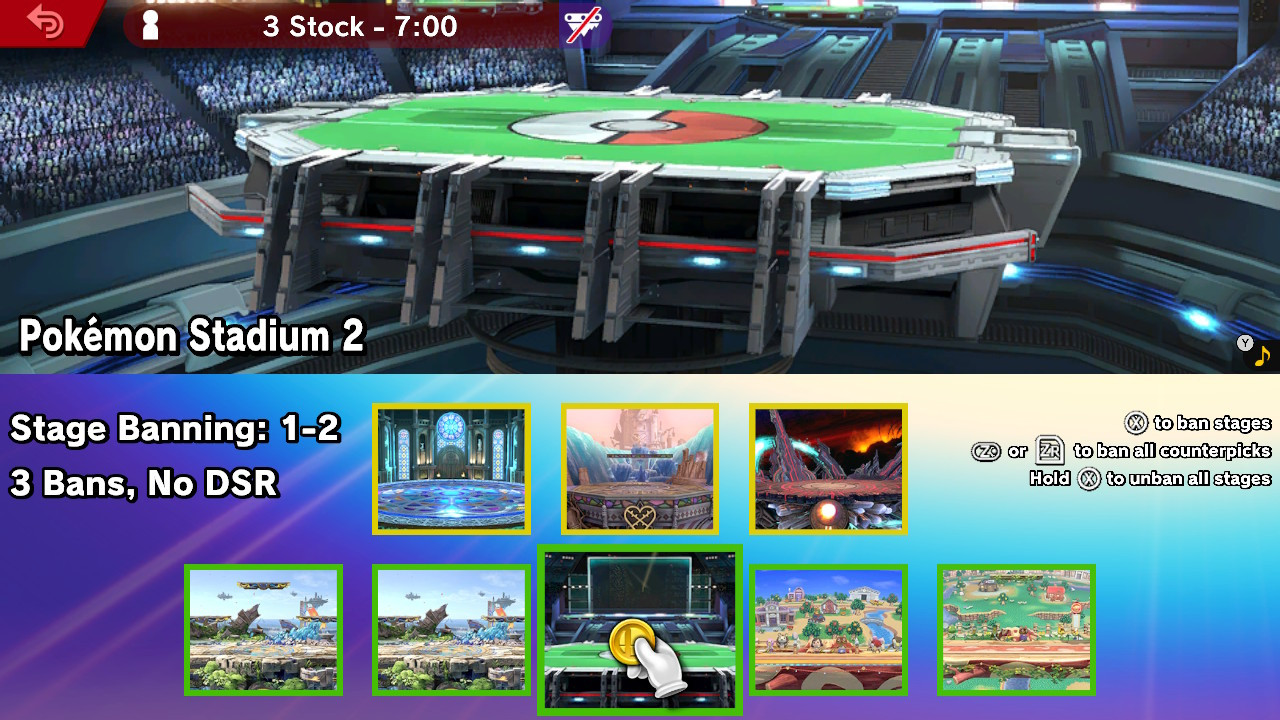Screen dimensions: 1280x720
Task: Unban the Kalos Pokémon League stage
Action: pyautogui.click(x=451, y=468)
